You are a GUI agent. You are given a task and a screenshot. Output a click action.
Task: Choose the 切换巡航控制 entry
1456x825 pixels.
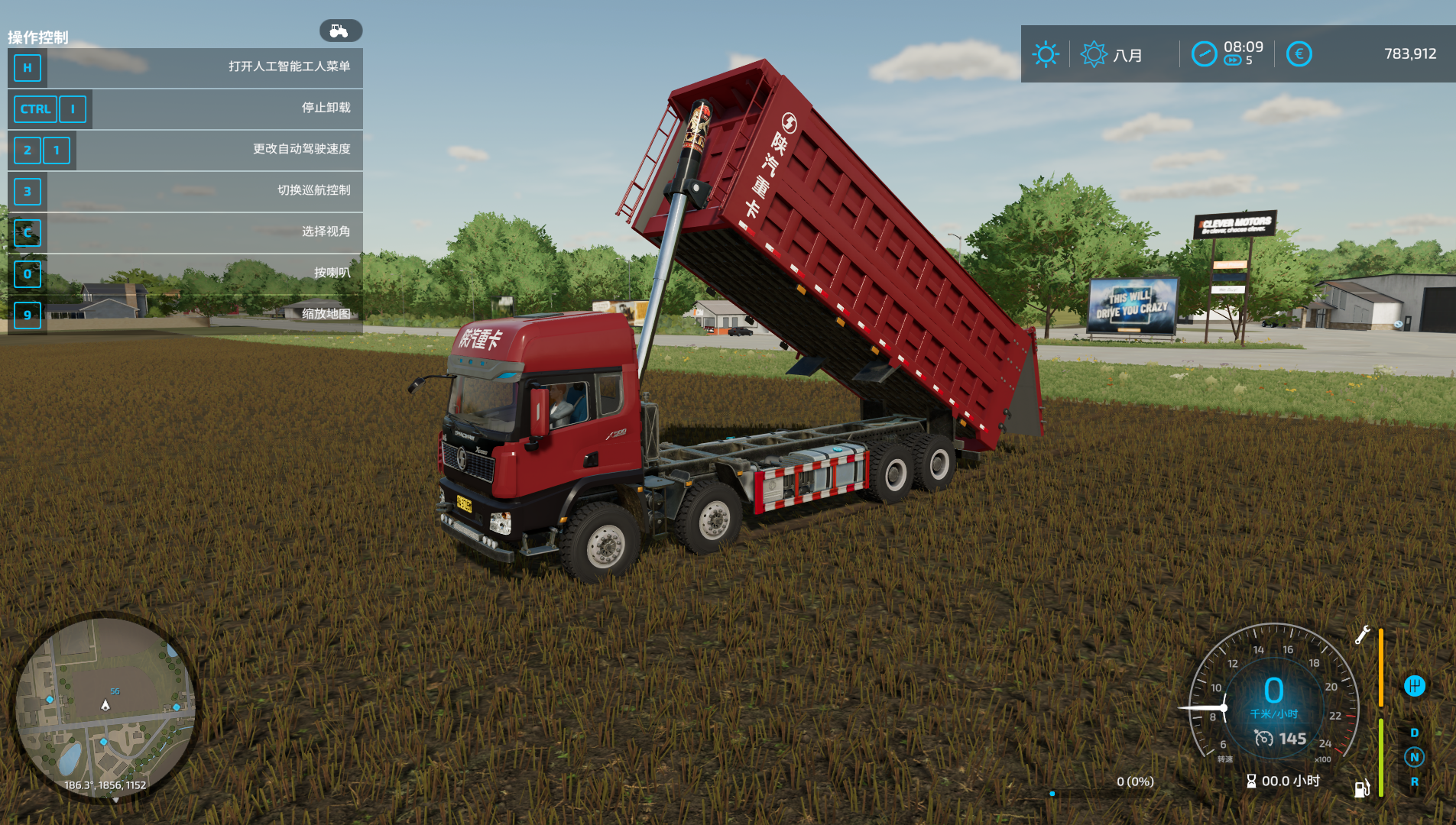(x=185, y=191)
